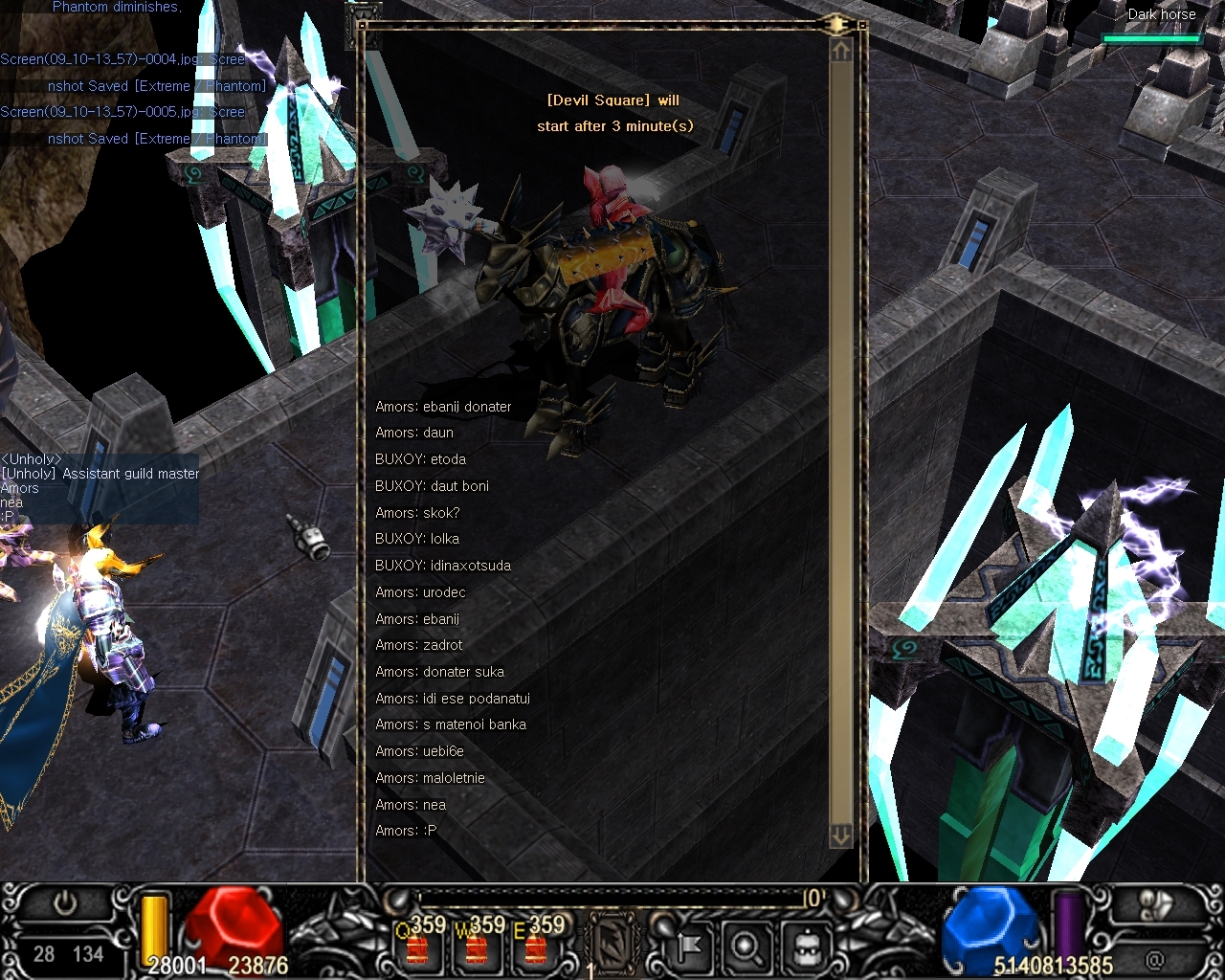Click the @ button in the HUD
Image resolution: width=1225 pixels, height=980 pixels.
[1156, 957]
